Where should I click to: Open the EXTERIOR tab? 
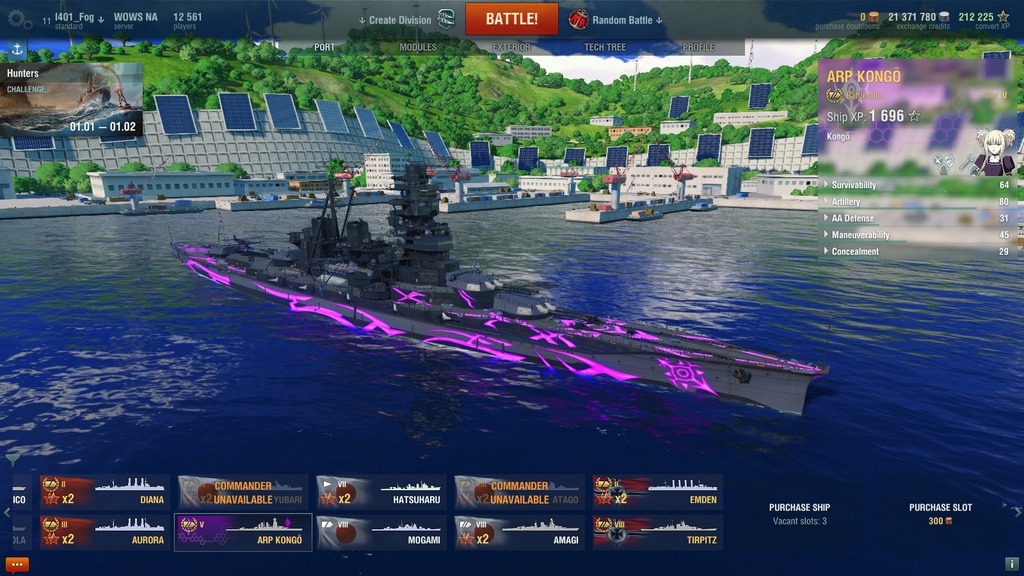pos(511,47)
